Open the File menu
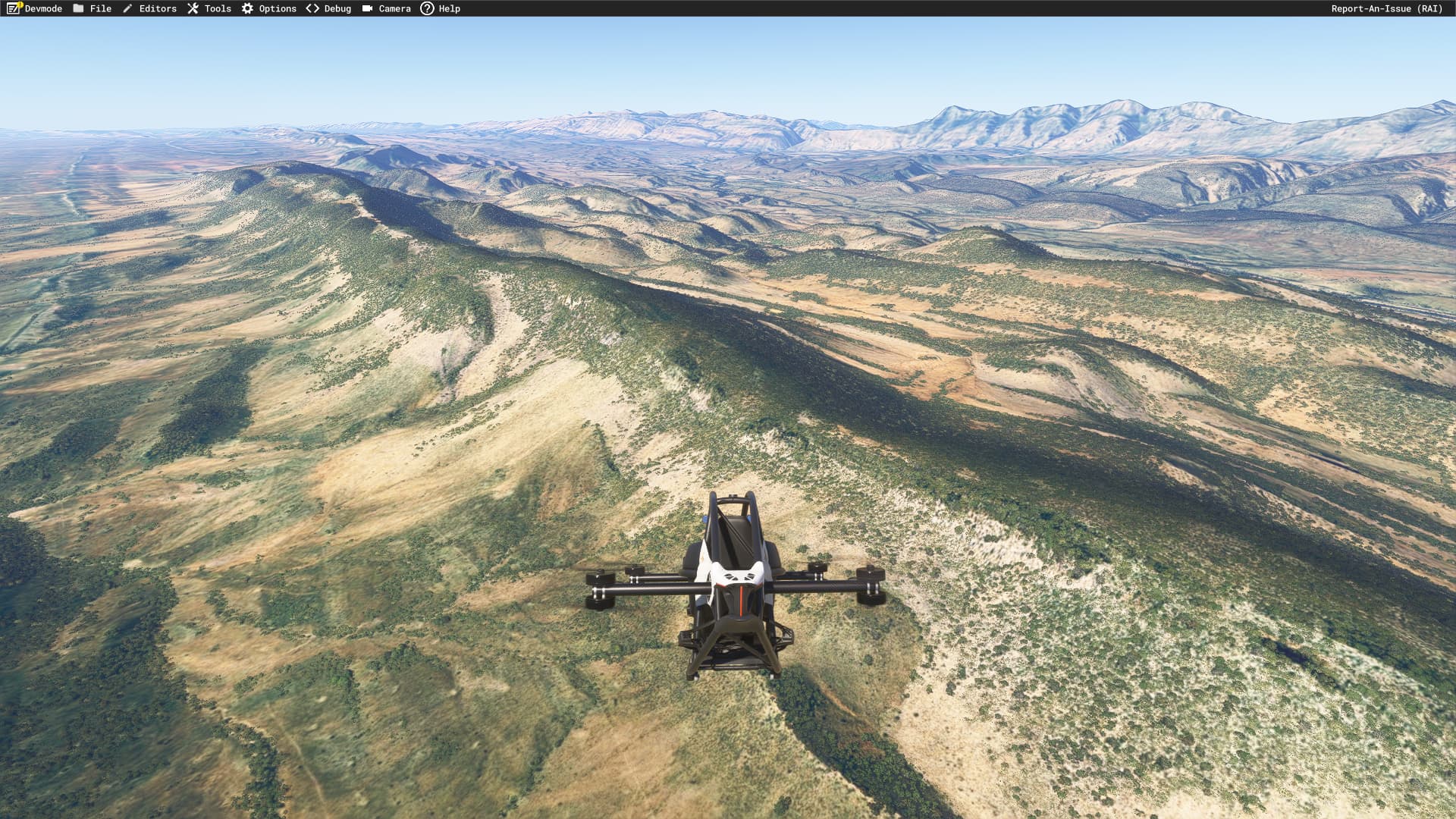The height and width of the screenshot is (819, 1456). point(93,8)
